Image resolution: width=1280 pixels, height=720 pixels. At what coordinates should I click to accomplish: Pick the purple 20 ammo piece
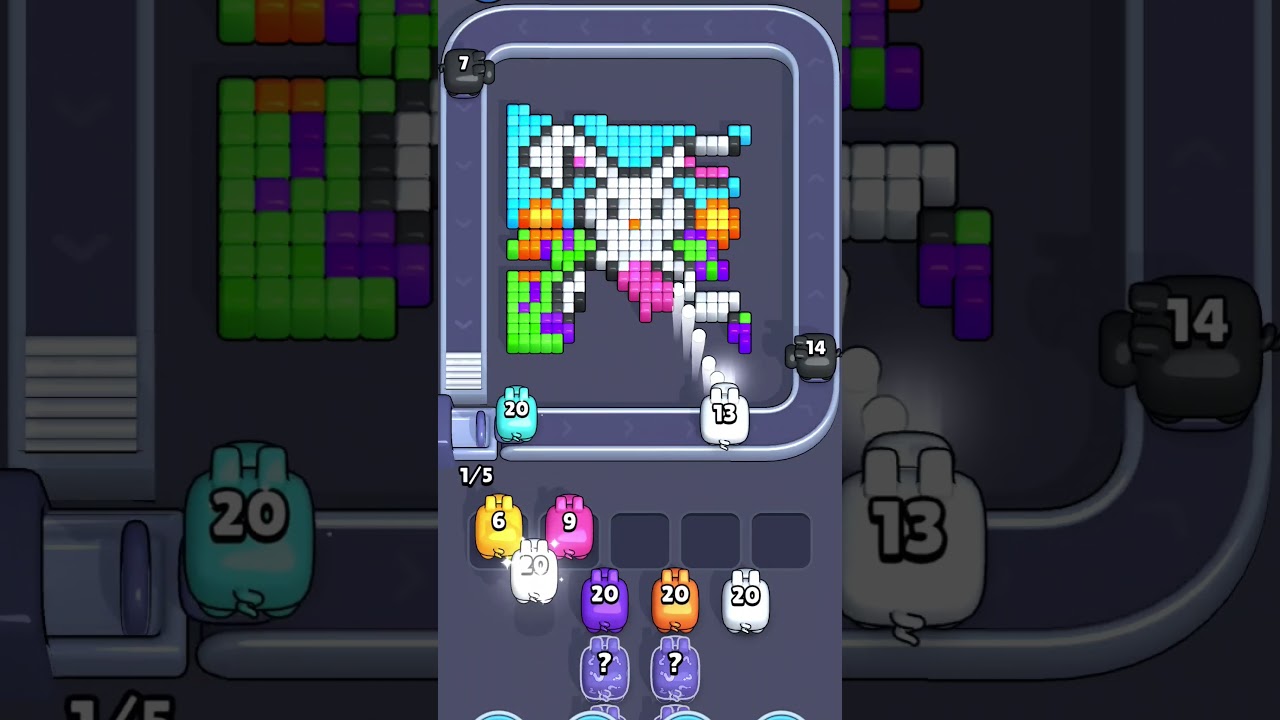click(x=604, y=597)
